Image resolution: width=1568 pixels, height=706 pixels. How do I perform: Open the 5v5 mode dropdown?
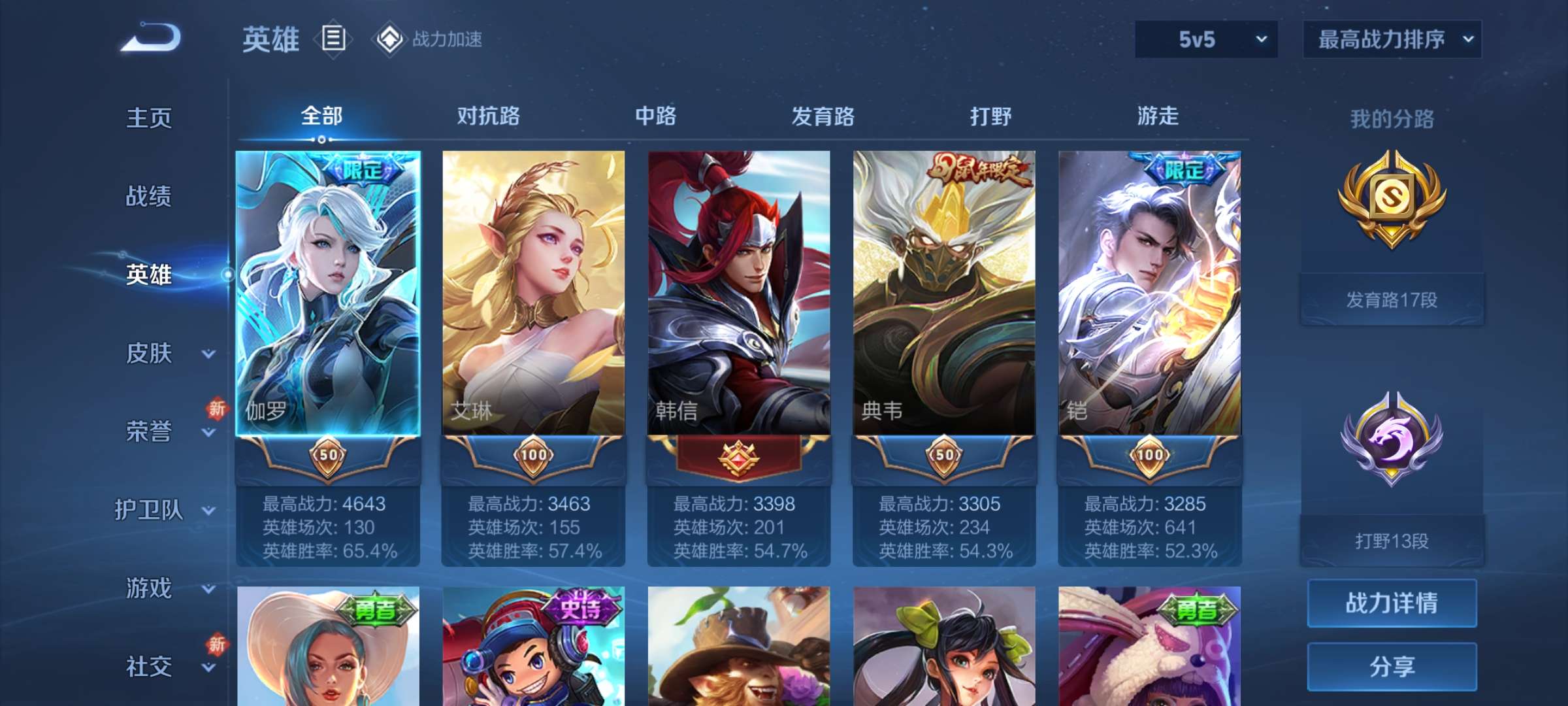(x=1206, y=39)
